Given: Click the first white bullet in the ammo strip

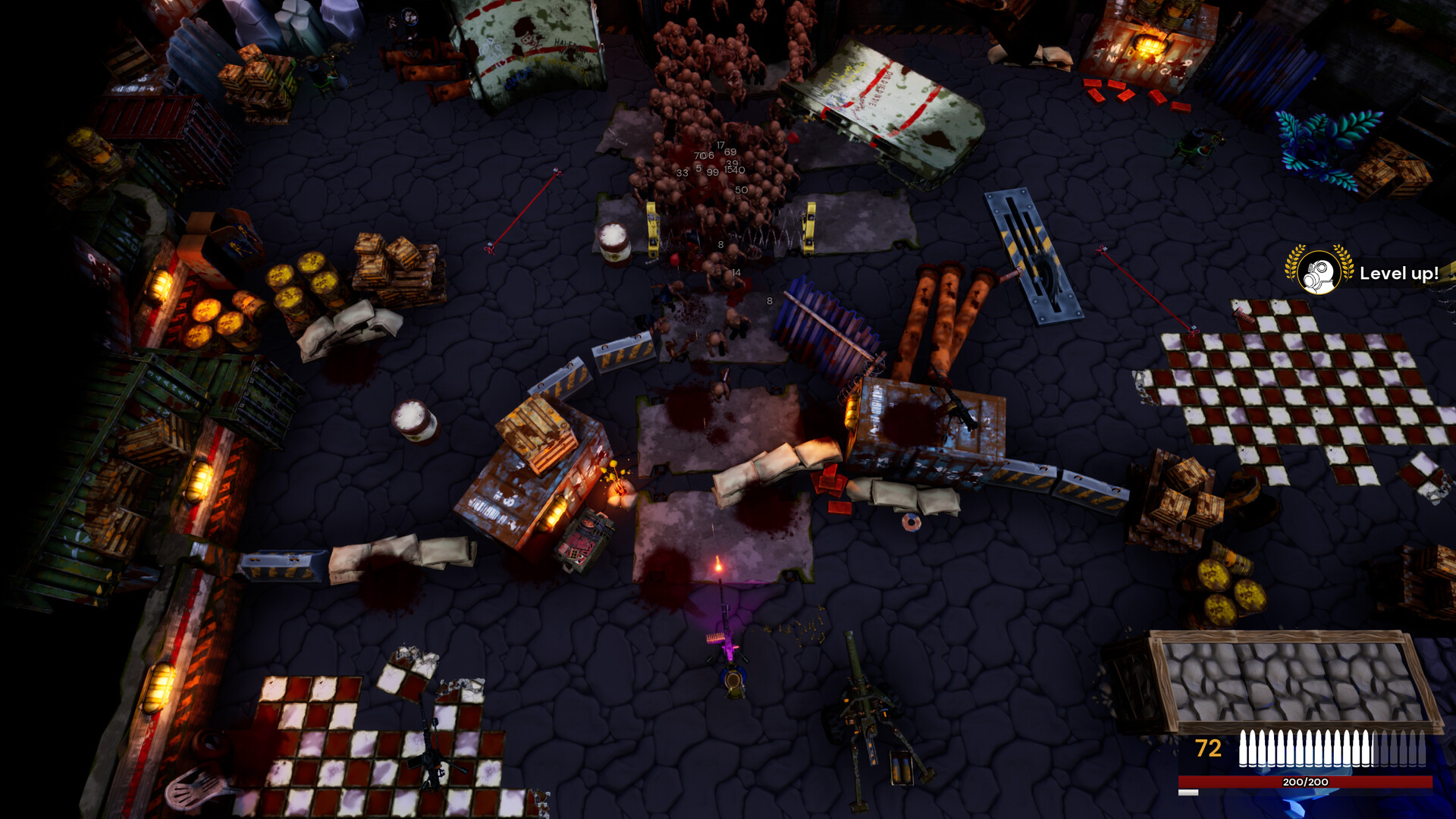Looking at the screenshot, I should click(x=1243, y=747).
